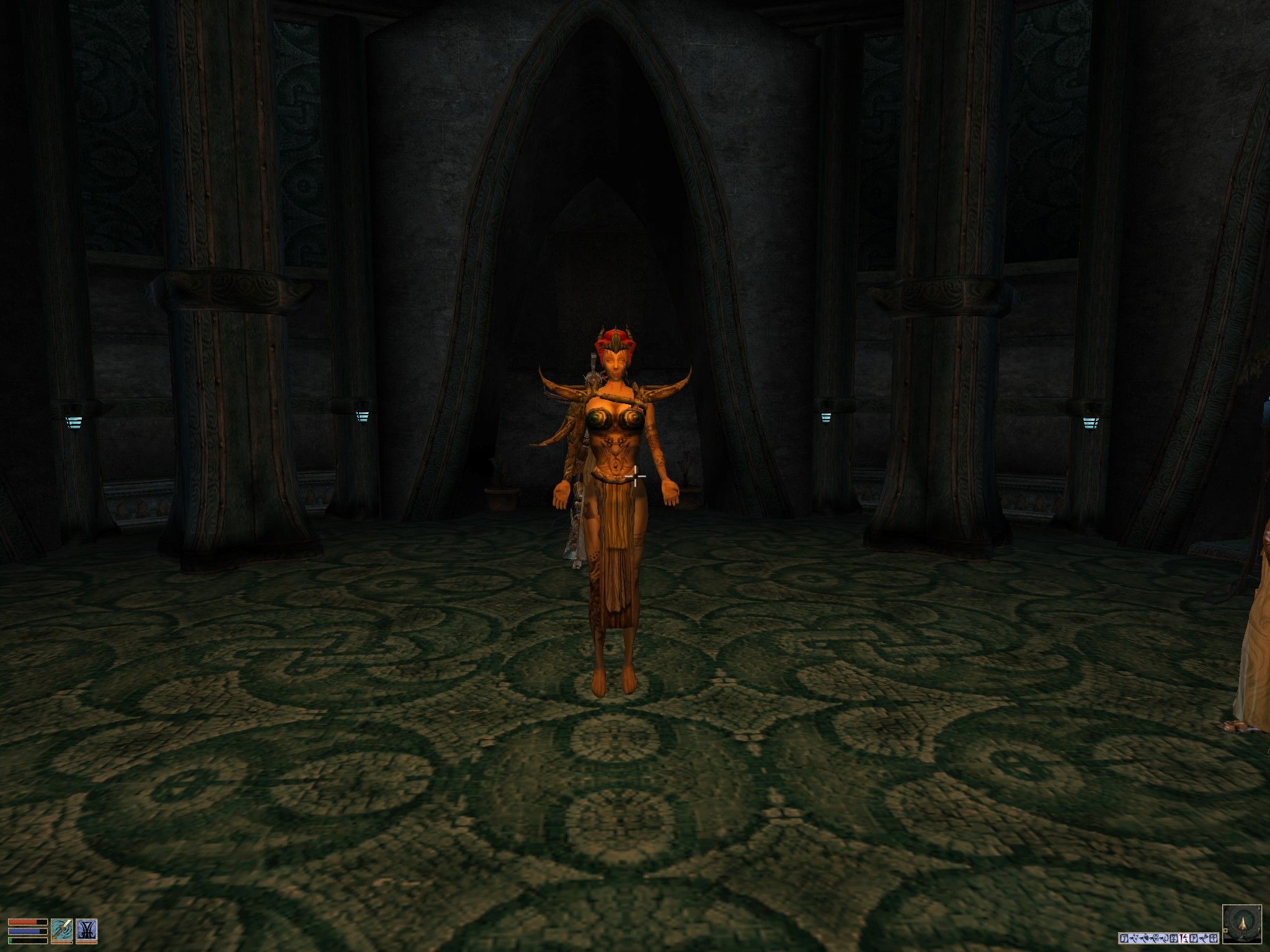Click the compass needle pointing north
Screen dimensions: 1270x952
[x=1243, y=923]
